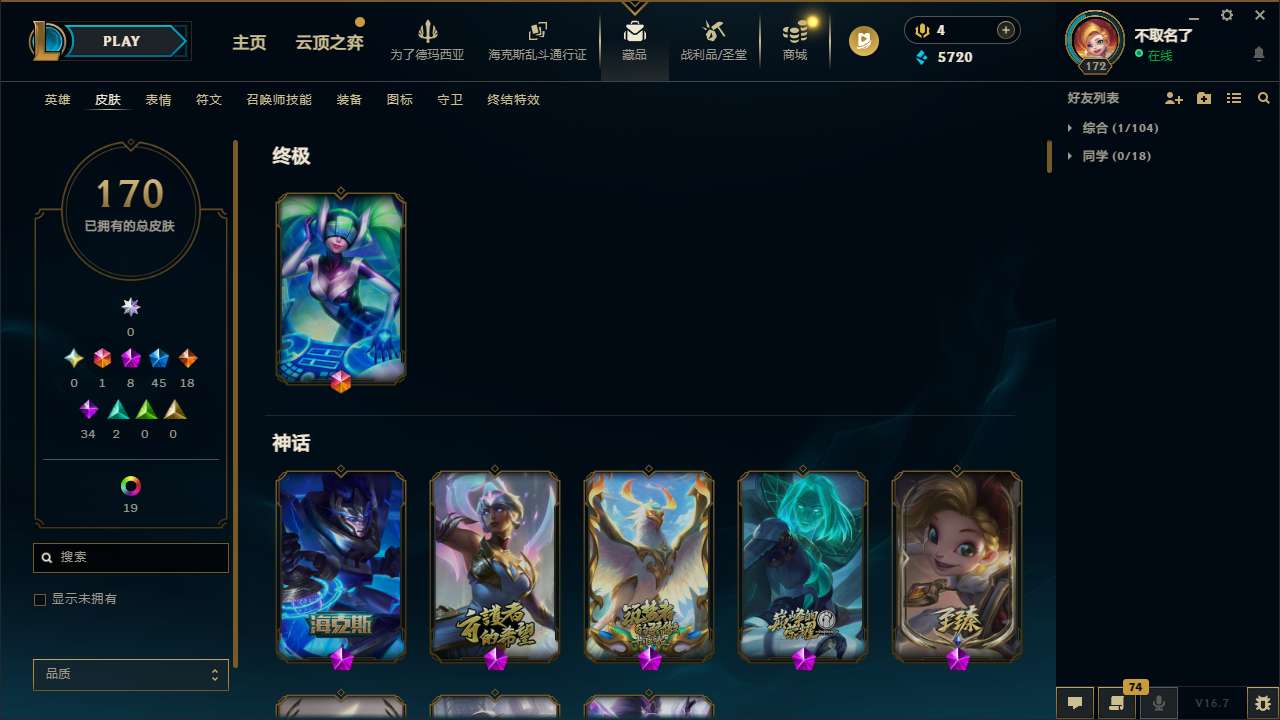Enable the 显示未拥有 checkbox
Screen dimensions: 1280x720
point(40,599)
